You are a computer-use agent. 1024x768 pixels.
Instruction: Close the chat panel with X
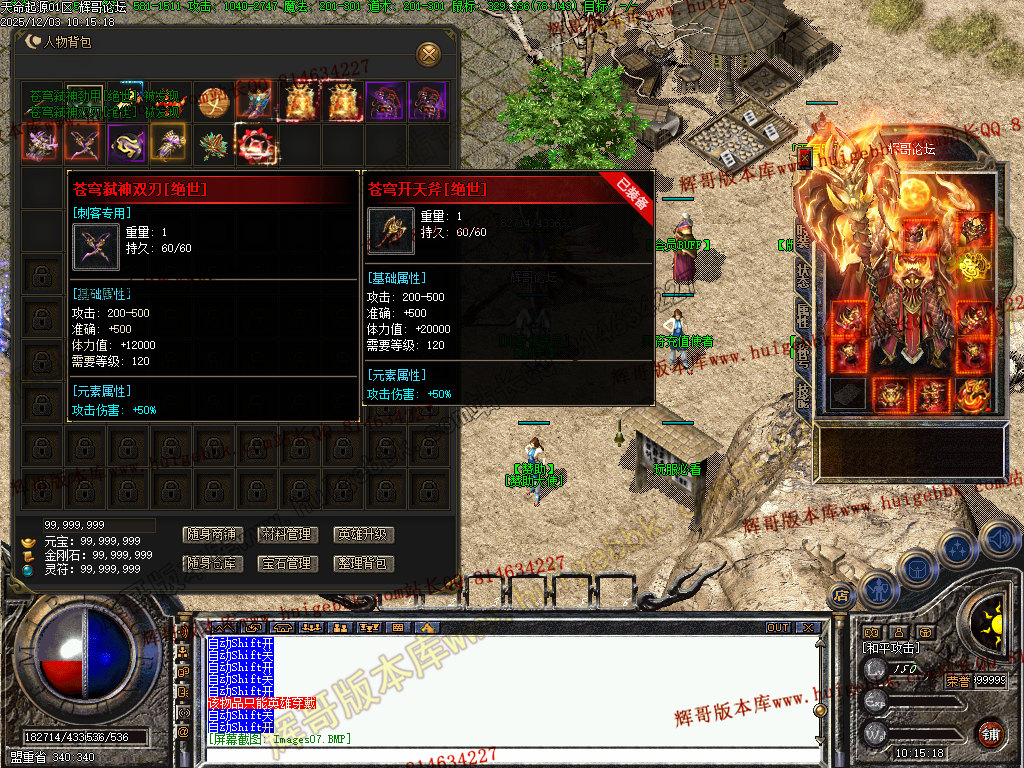(x=808, y=628)
